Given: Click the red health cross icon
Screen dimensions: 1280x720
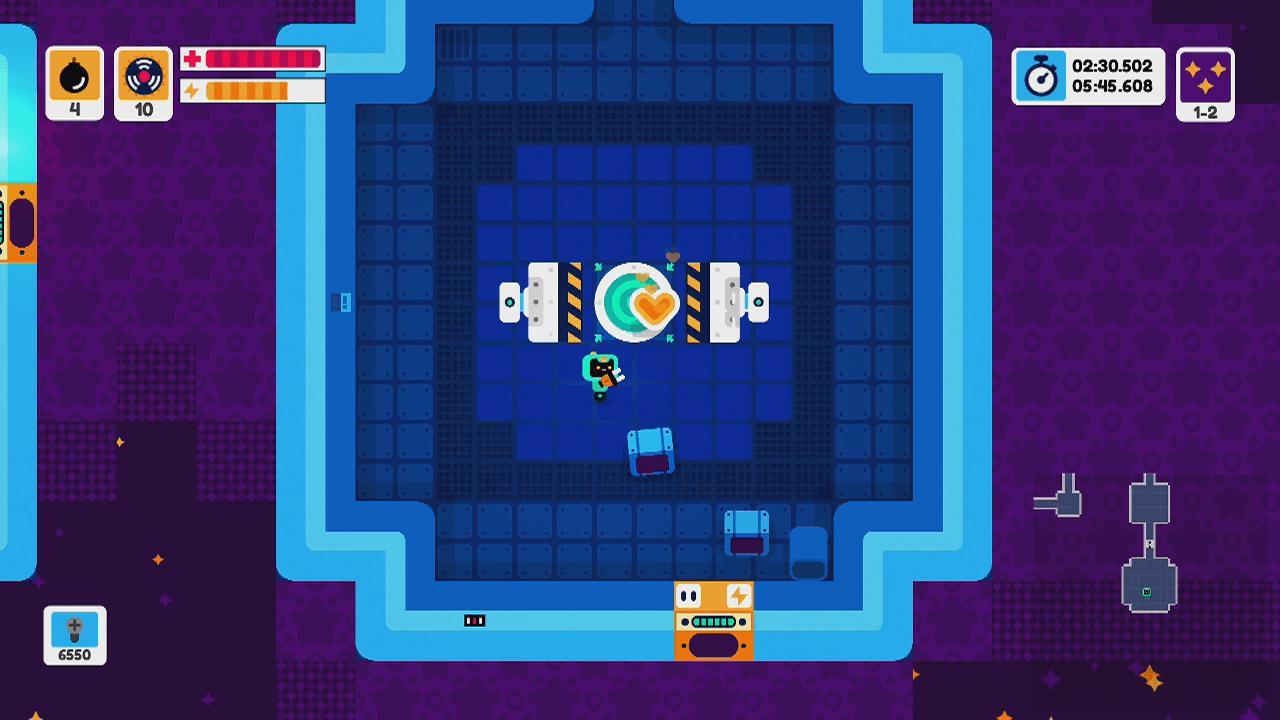Looking at the screenshot, I should click(191, 59).
